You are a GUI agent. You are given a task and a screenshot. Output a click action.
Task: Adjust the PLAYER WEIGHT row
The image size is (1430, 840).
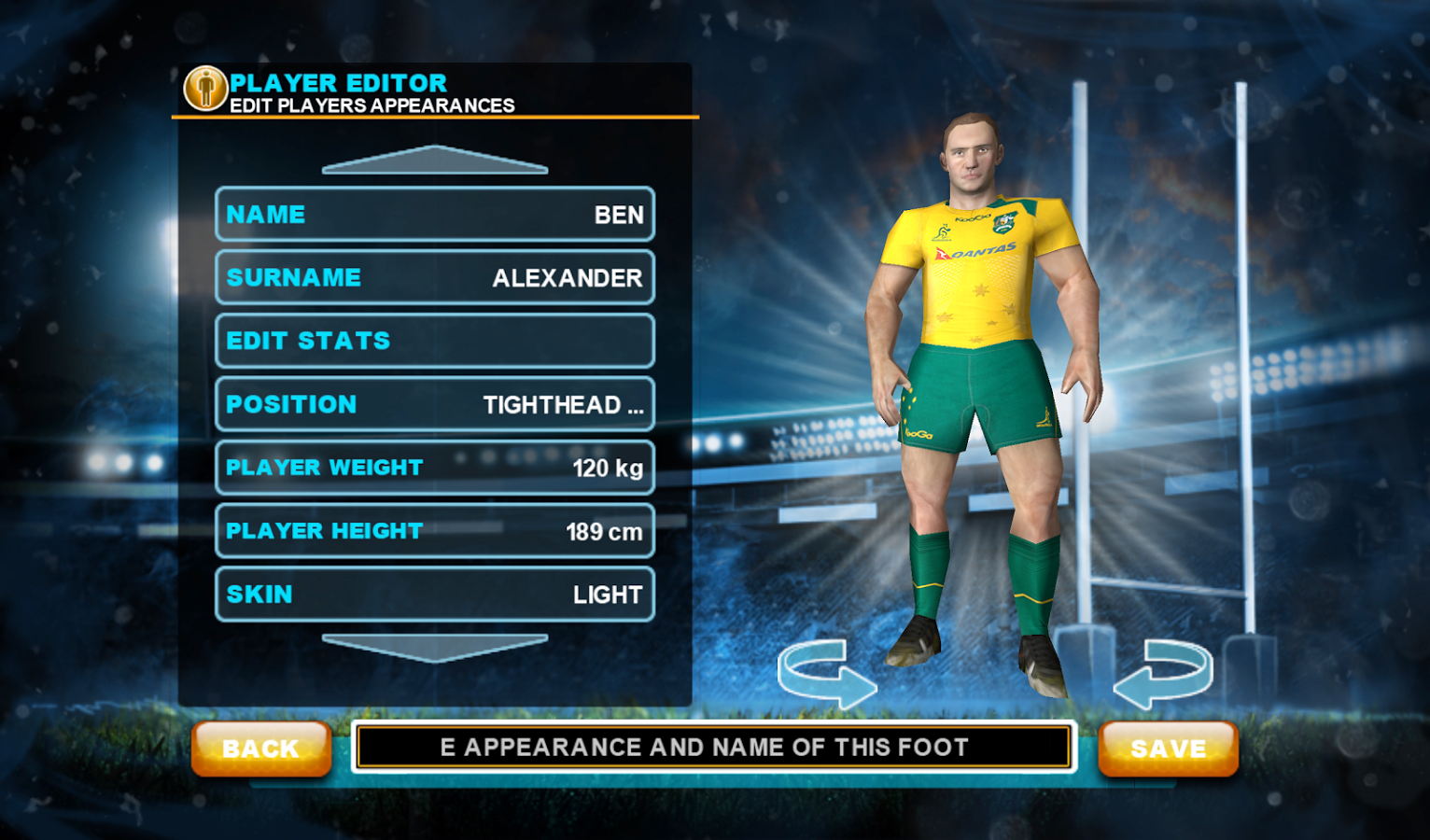(x=435, y=468)
